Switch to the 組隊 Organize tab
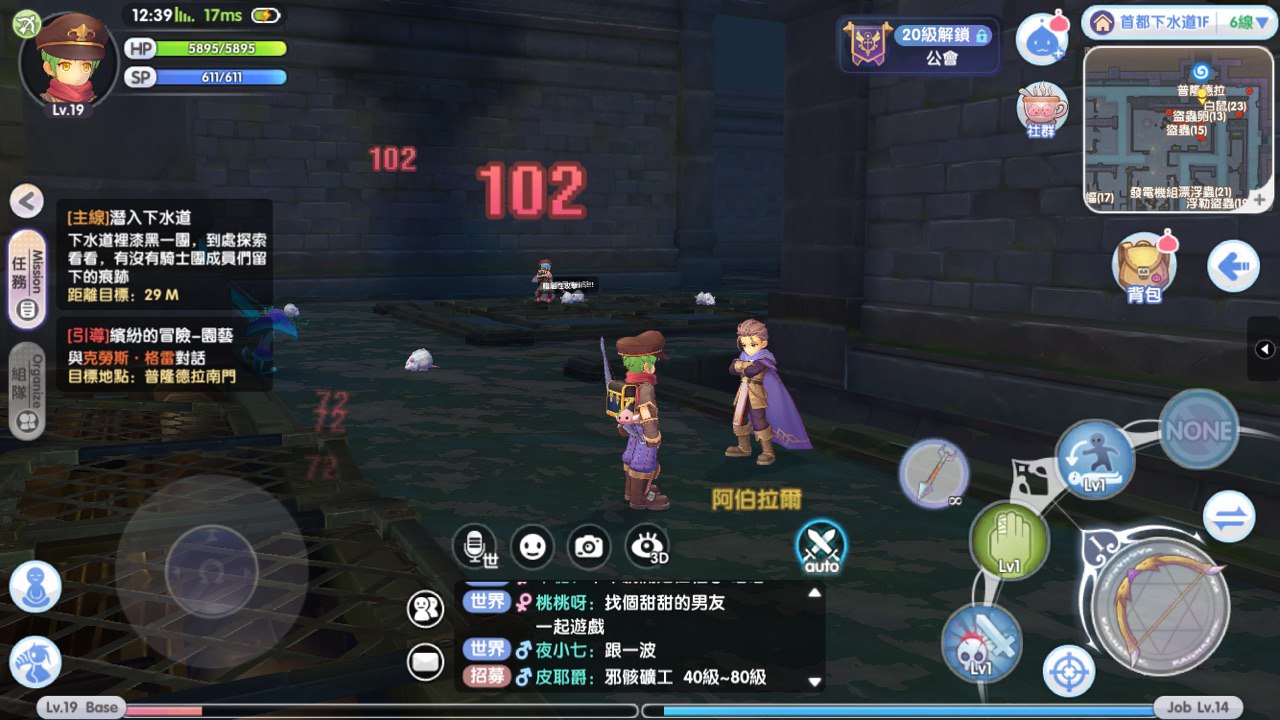This screenshot has height=720, width=1280. pyautogui.click(x=27, y=391)
